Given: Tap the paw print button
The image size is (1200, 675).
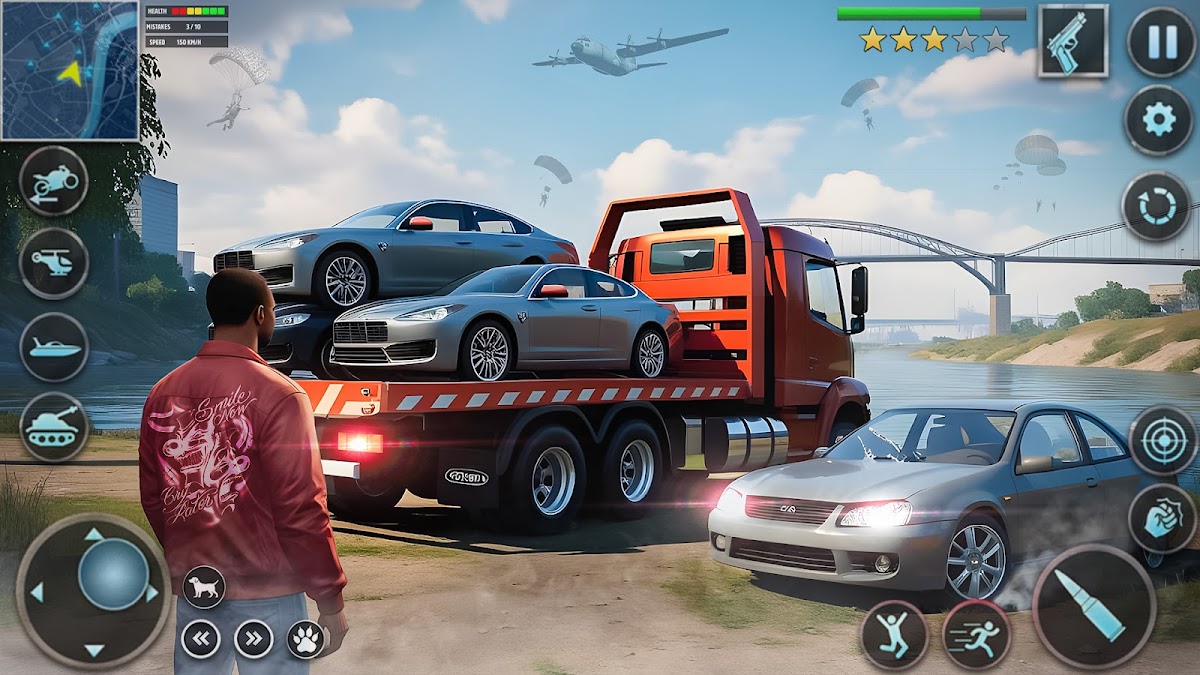Looking at the screenshot, I should 306,639.
